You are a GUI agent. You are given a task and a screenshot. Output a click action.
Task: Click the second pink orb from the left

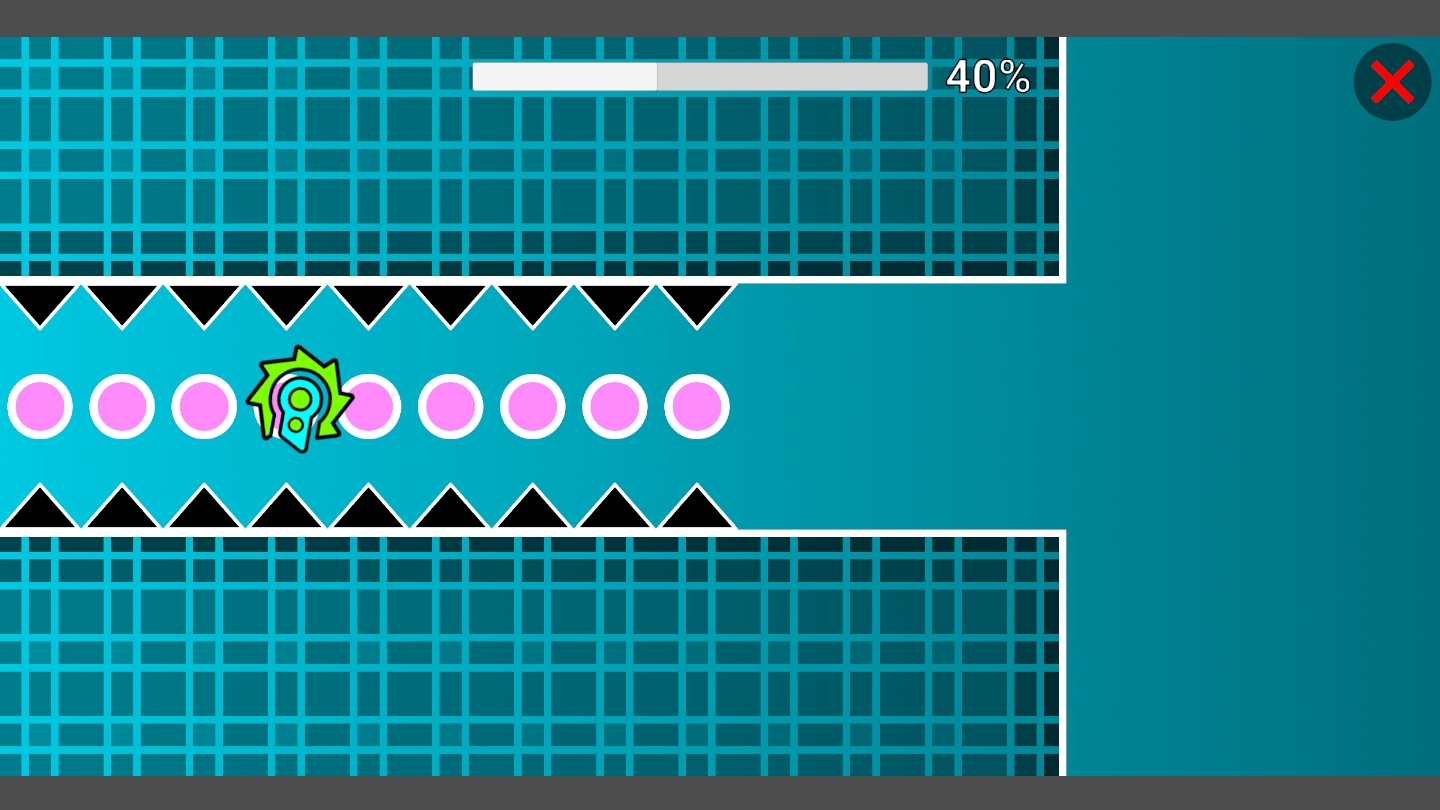coord(121,406)
